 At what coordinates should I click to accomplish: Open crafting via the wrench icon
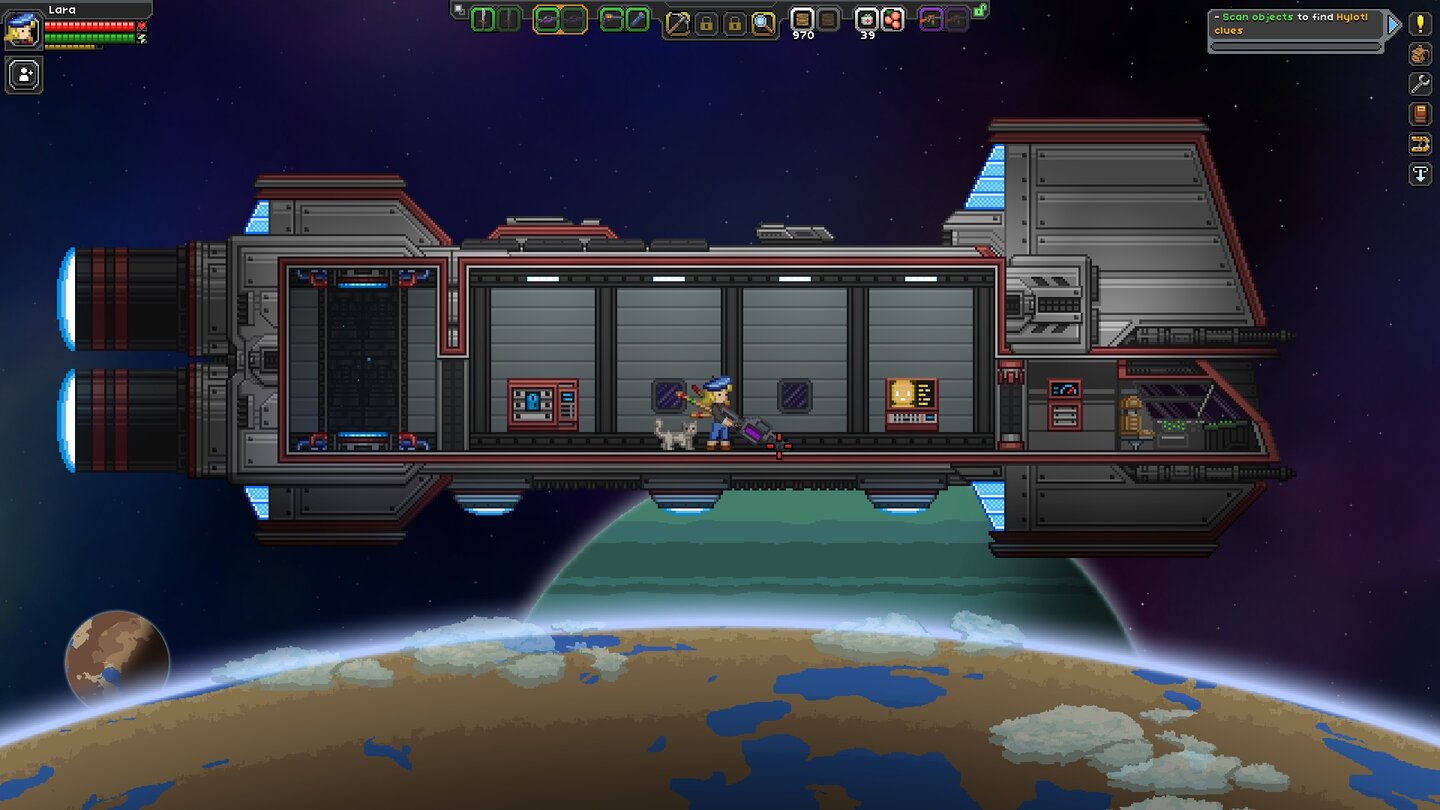[1418, 84]
